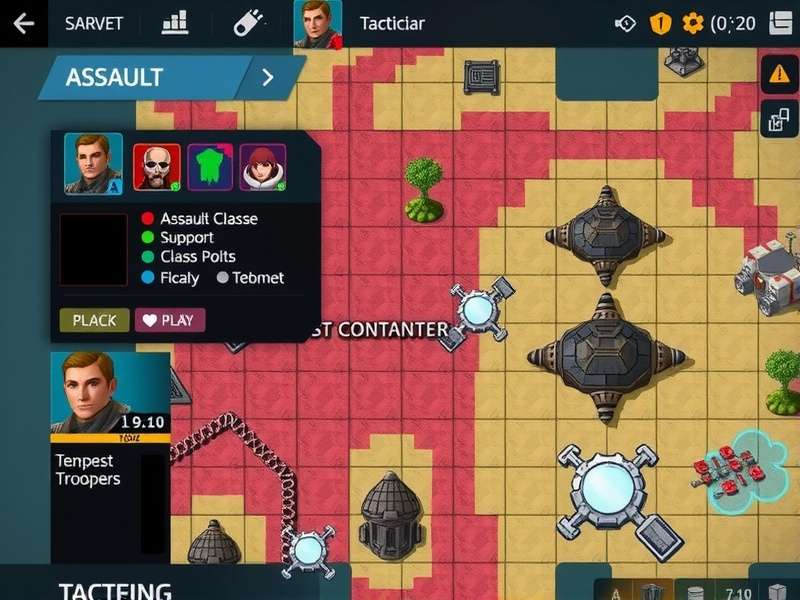This screenshot has width=800, height=600.
Task: Expand the ASSAULT banner arrow
Action: (267, 77)
